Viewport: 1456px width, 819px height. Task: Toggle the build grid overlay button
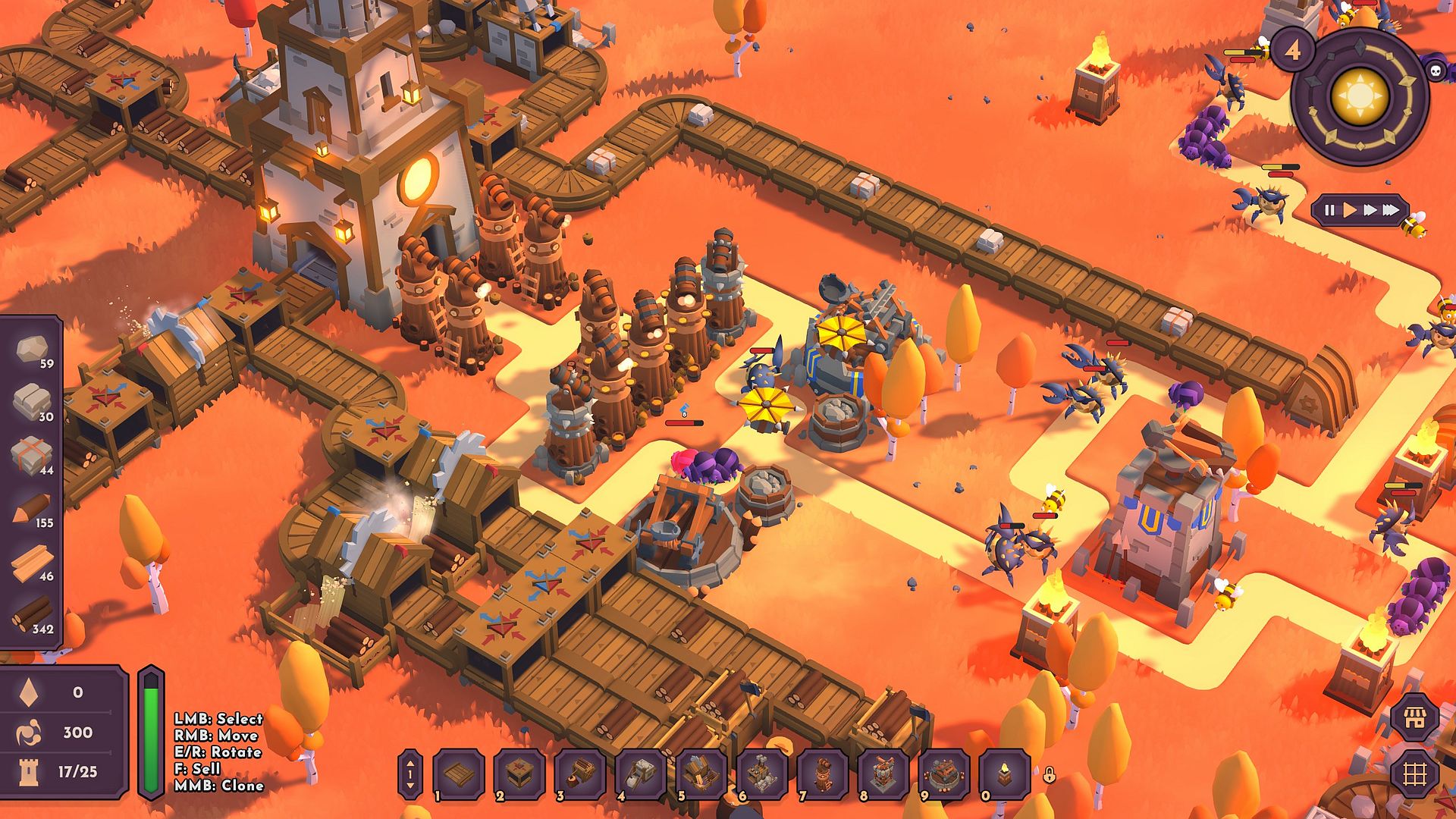point(1415,773)
